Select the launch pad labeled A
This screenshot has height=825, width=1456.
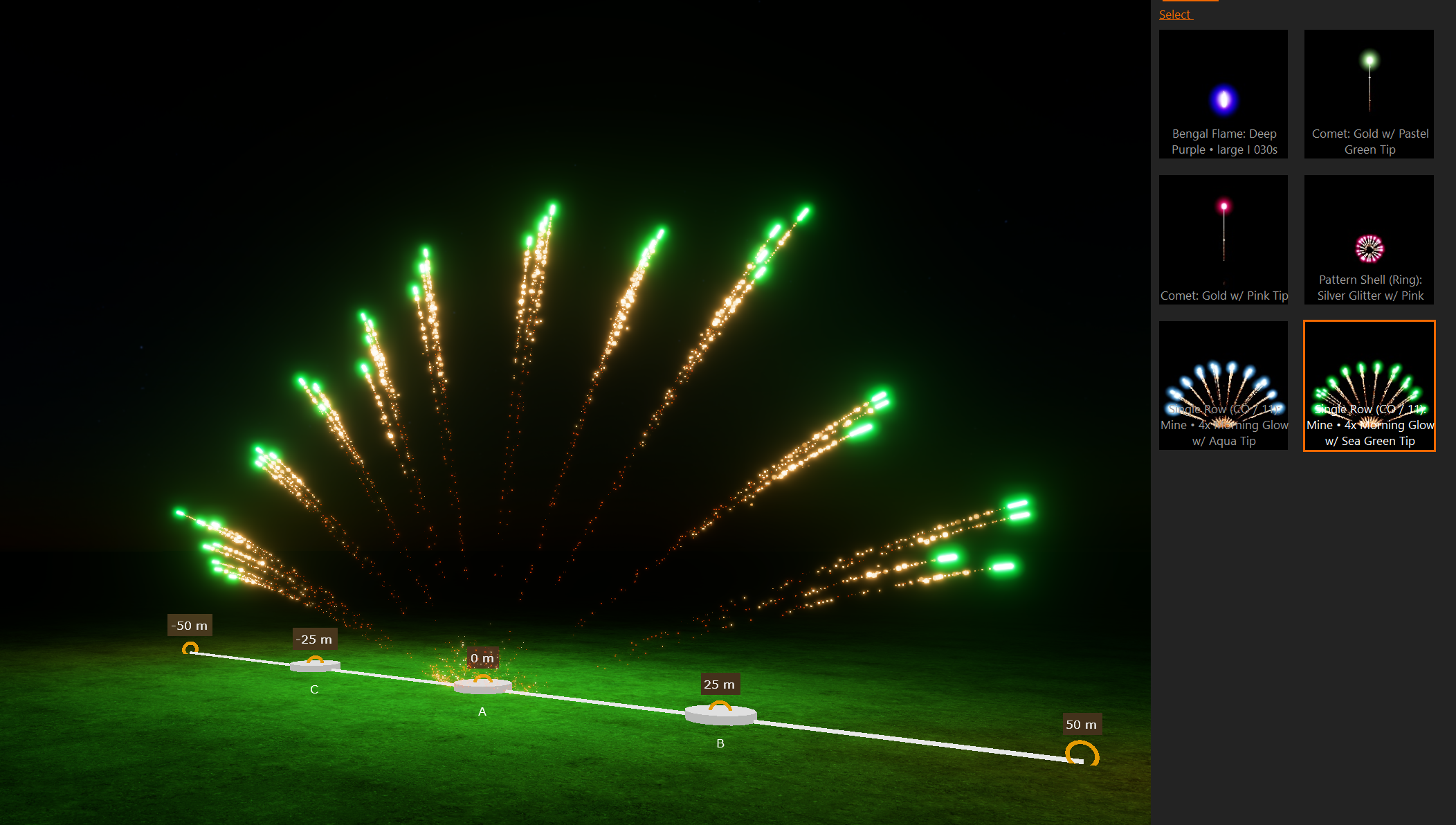click(482, 687)
